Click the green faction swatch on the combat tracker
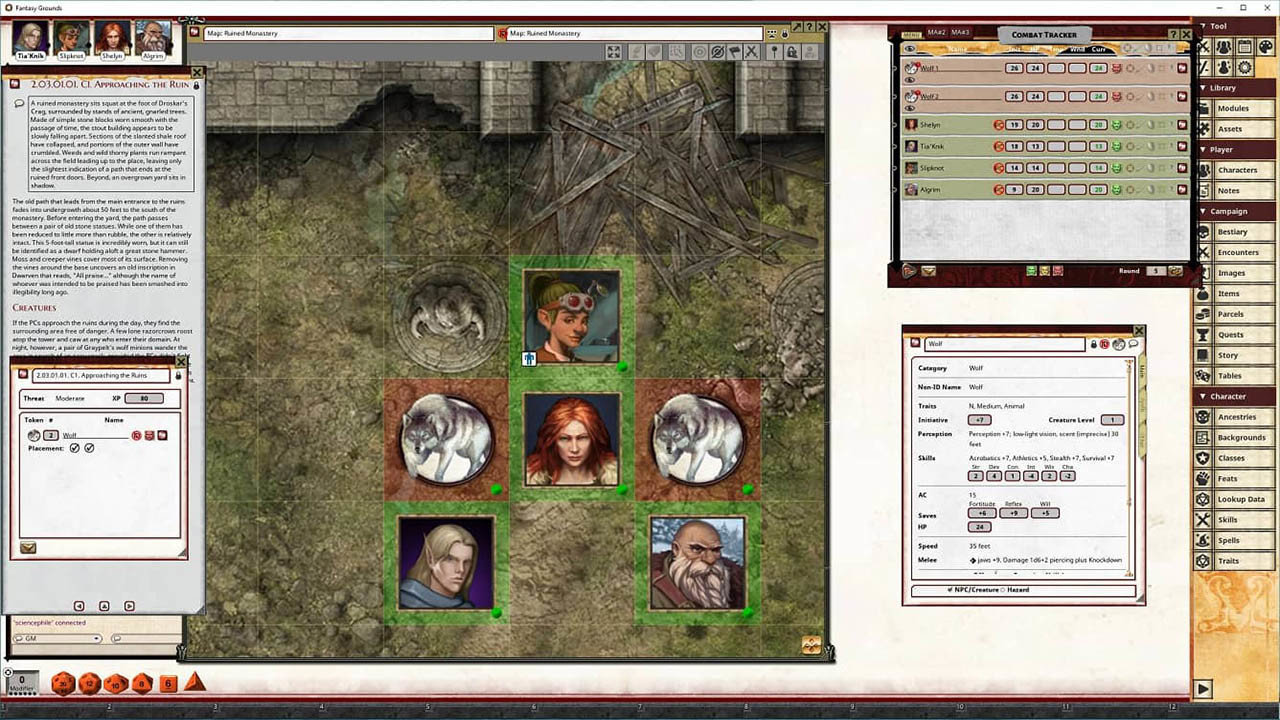 [1031, 270]
